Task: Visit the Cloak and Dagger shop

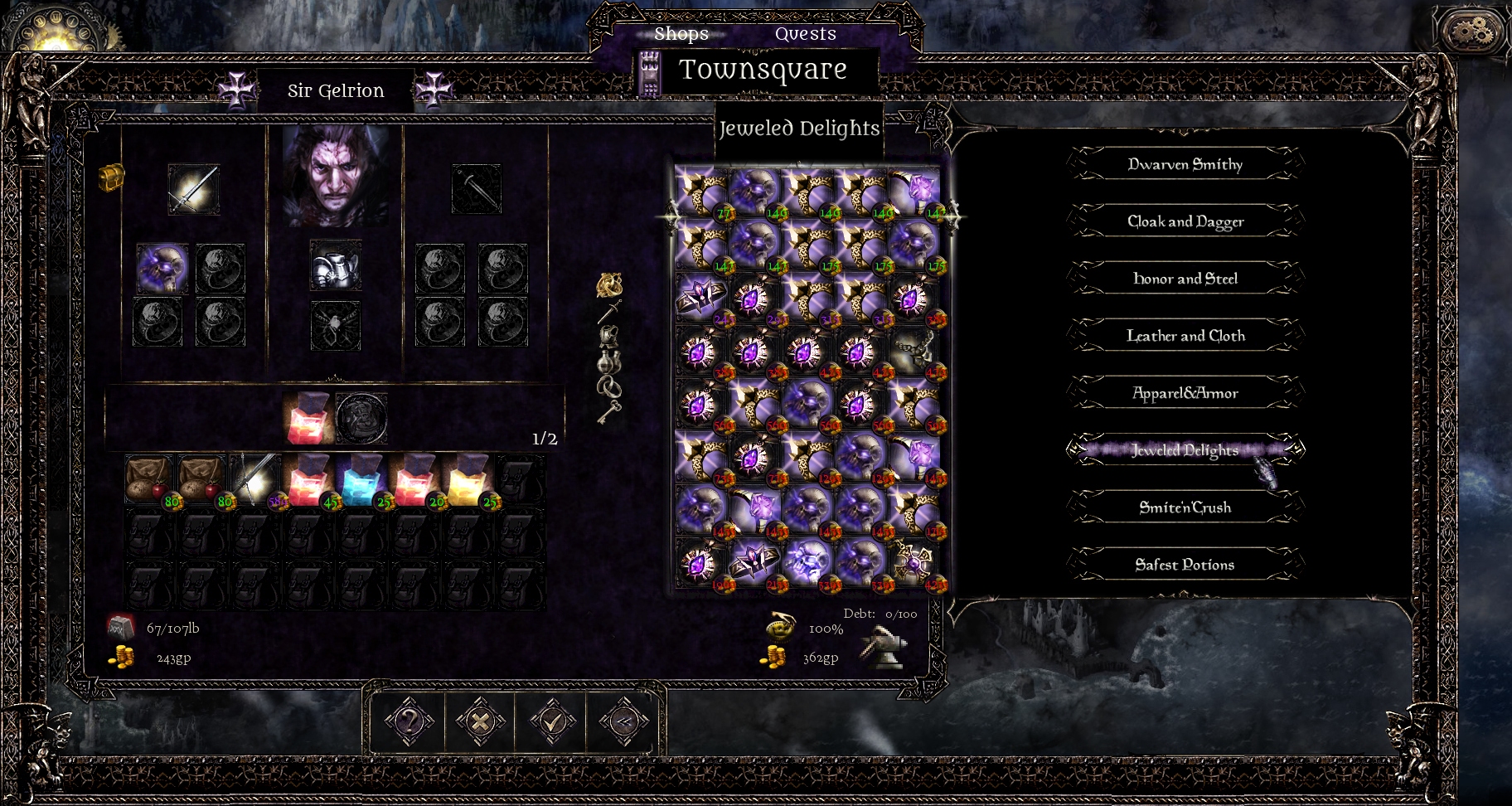Action: click(1185, 221)
